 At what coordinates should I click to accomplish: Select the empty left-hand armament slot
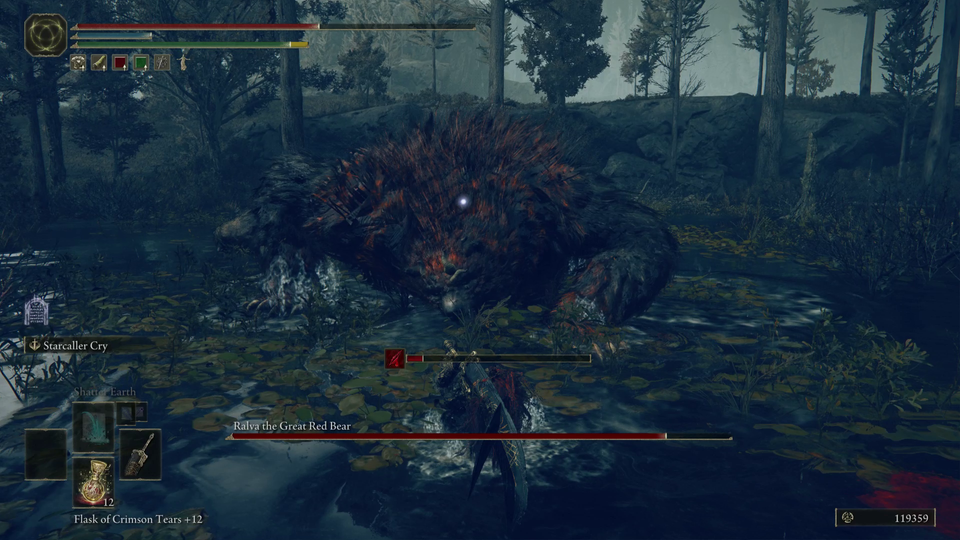click(x=45, y=455)
